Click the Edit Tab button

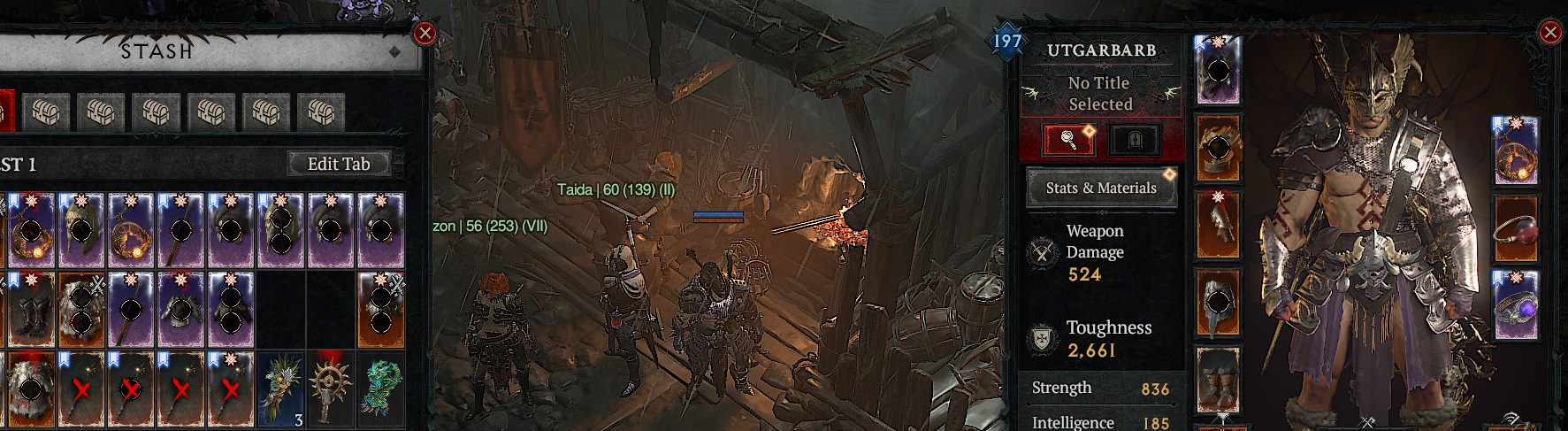tap(338, 164)
